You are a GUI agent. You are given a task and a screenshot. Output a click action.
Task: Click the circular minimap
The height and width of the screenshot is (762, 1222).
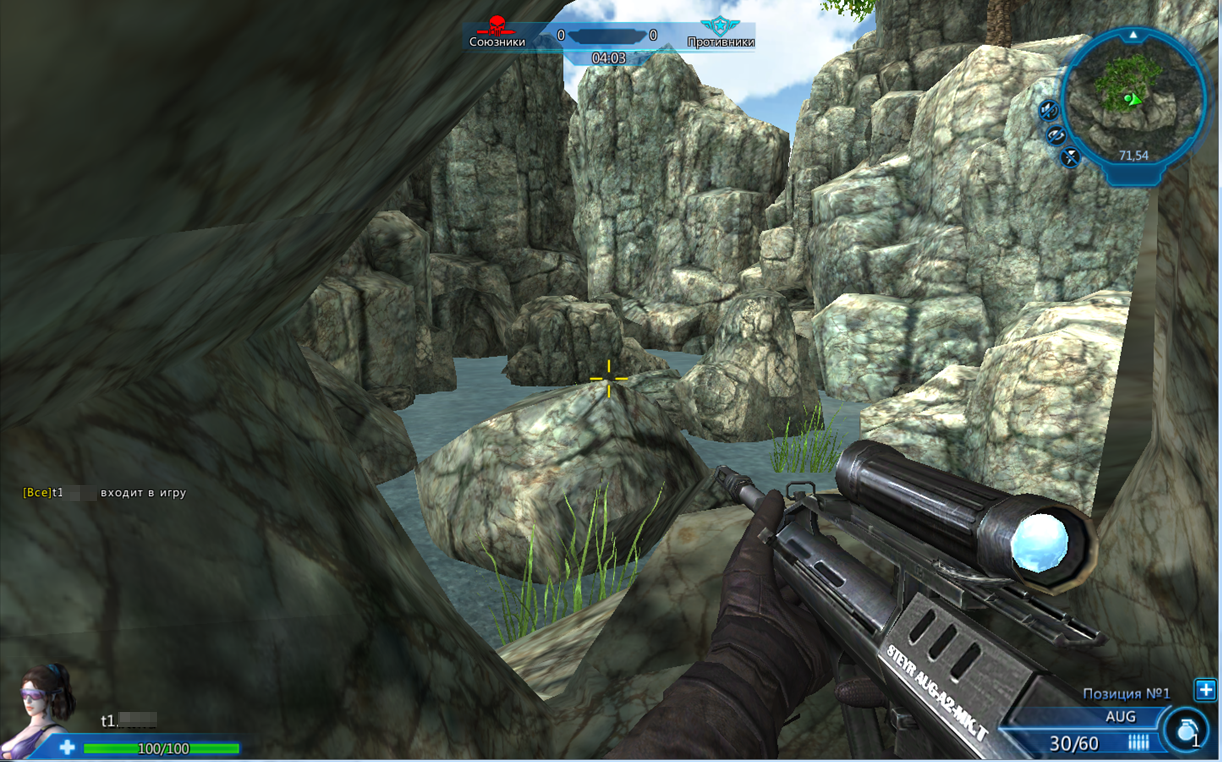coord(1133,98)
